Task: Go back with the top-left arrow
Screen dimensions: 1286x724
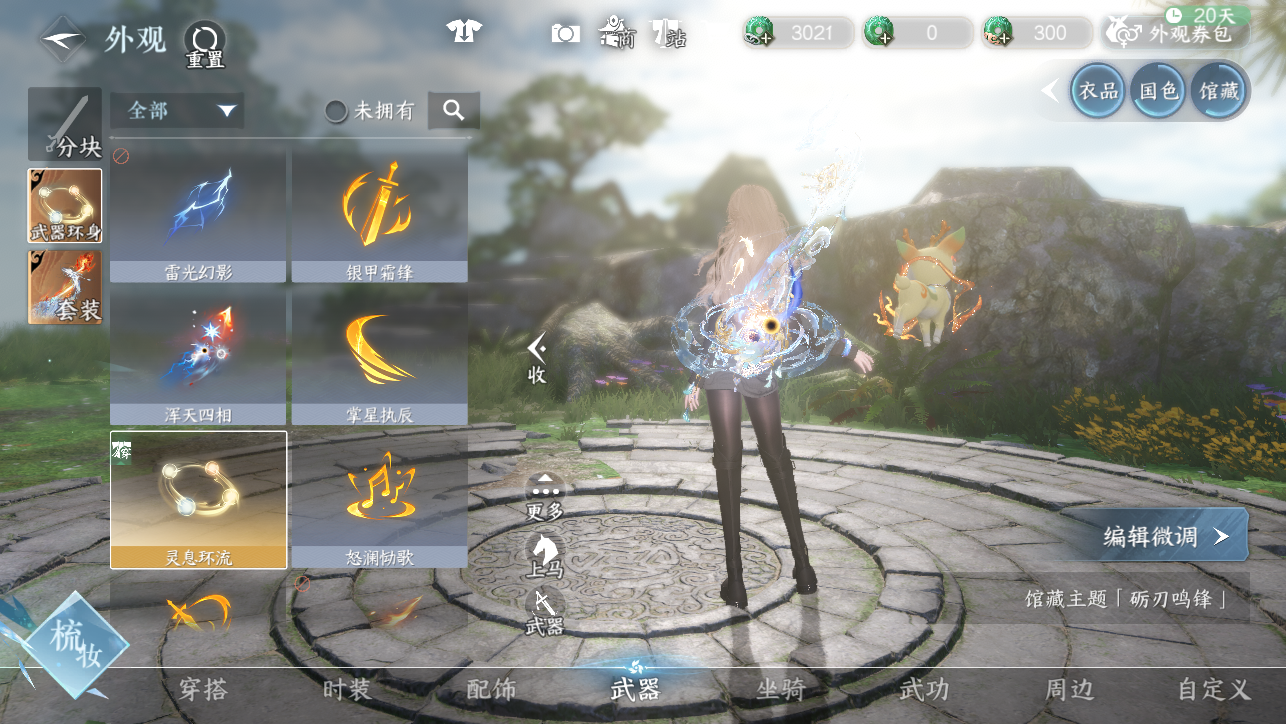Action: click(63, 39)
